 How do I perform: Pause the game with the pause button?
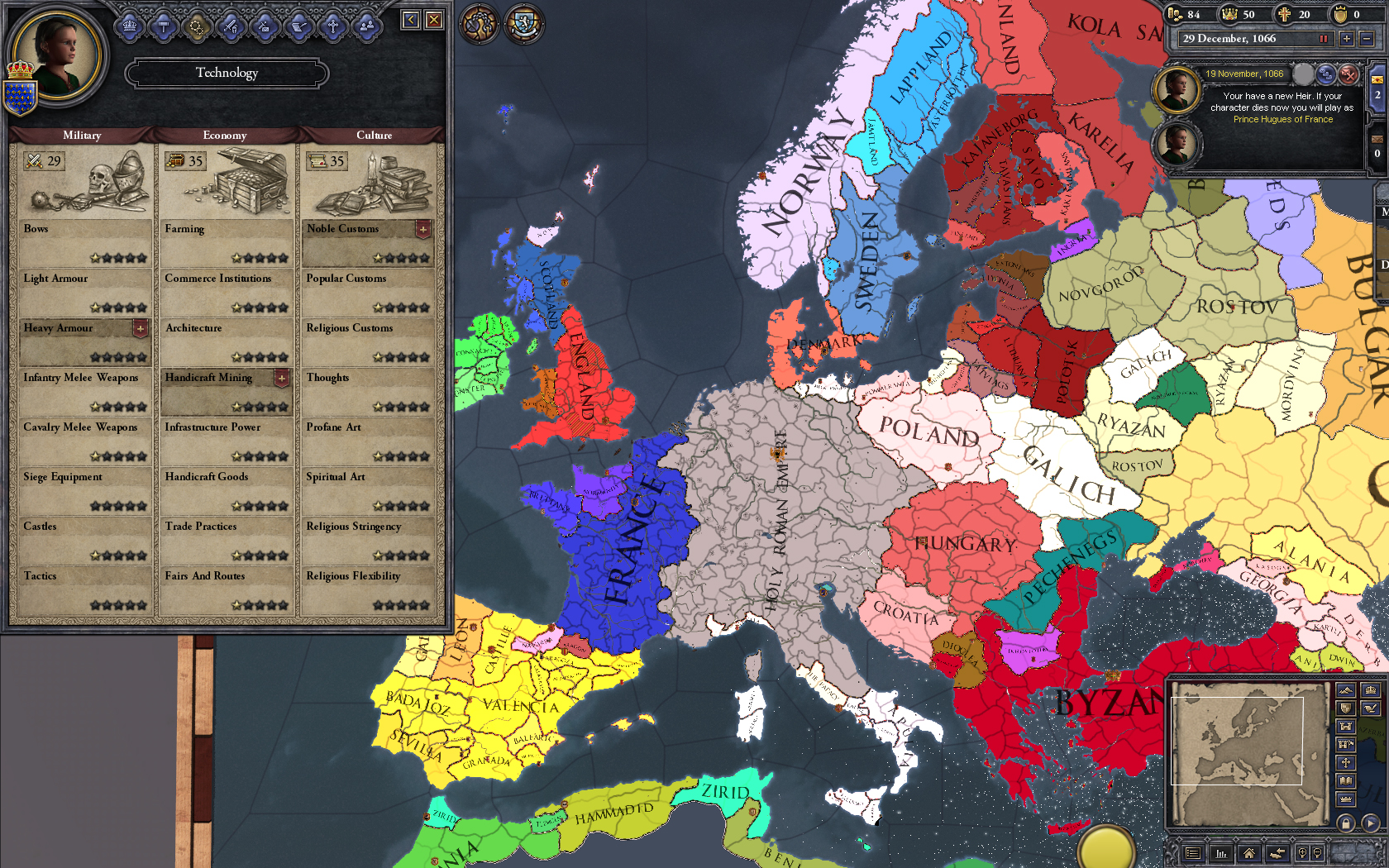click(x=1323, y=39)
